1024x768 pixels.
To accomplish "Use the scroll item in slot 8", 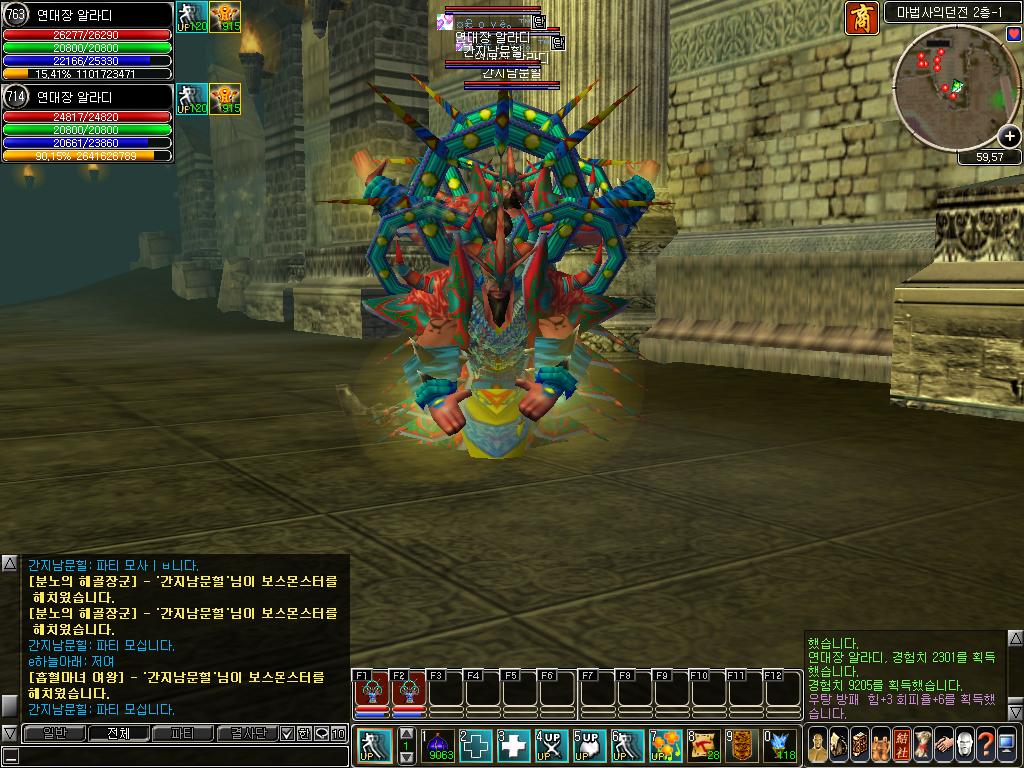I will pyautogui.click(x=704, y=745).
